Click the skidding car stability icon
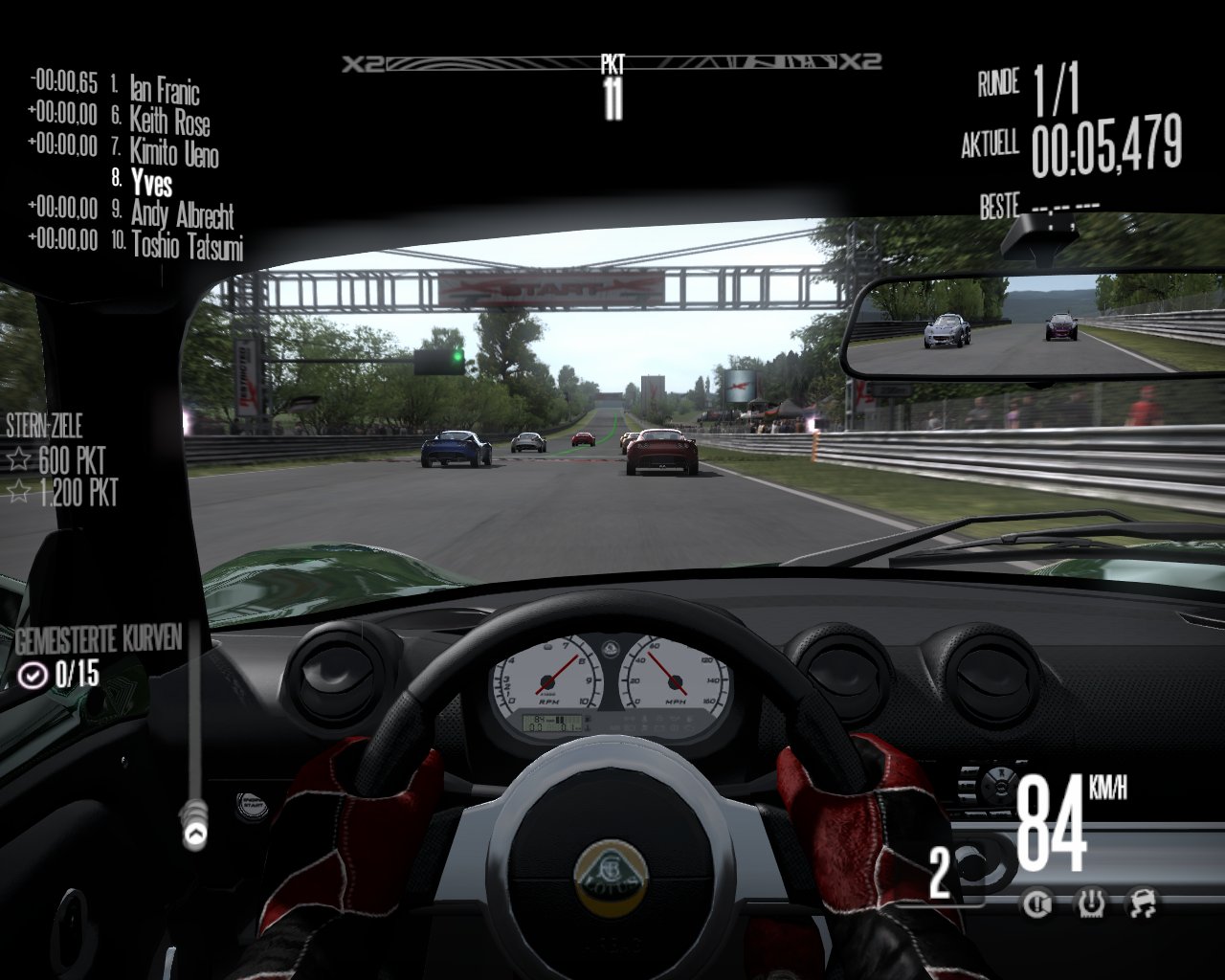The width and height of the screenshot is (1225, 980). click(1143, 902)
